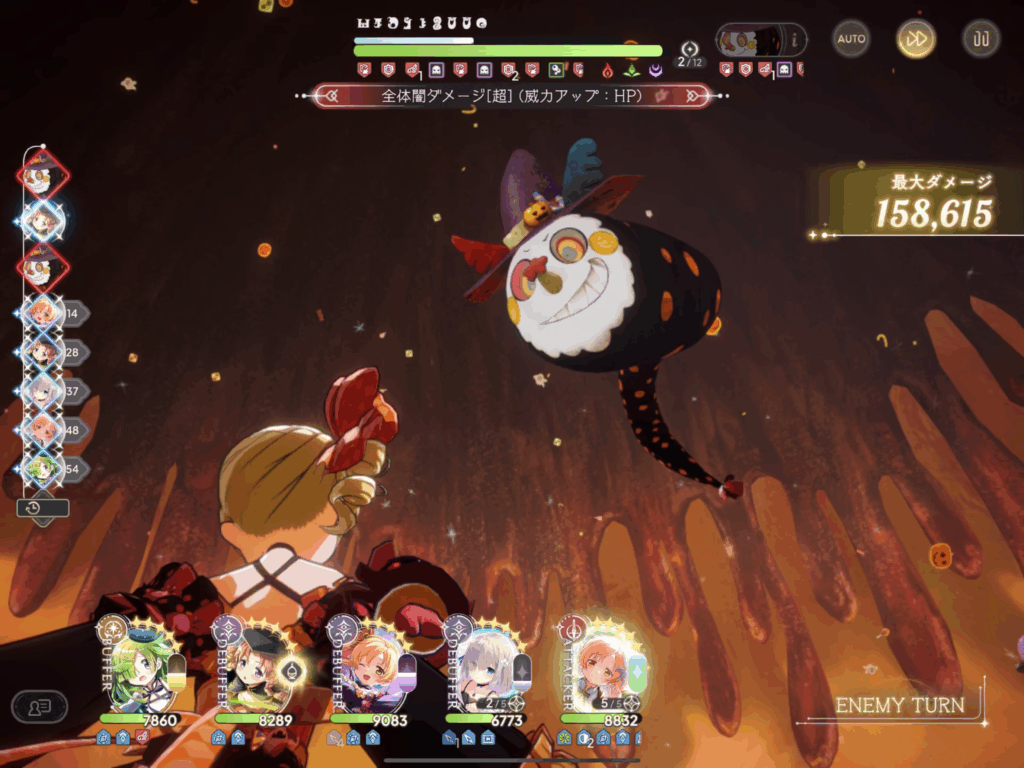Pause the battle

click(x=981, y=39)
